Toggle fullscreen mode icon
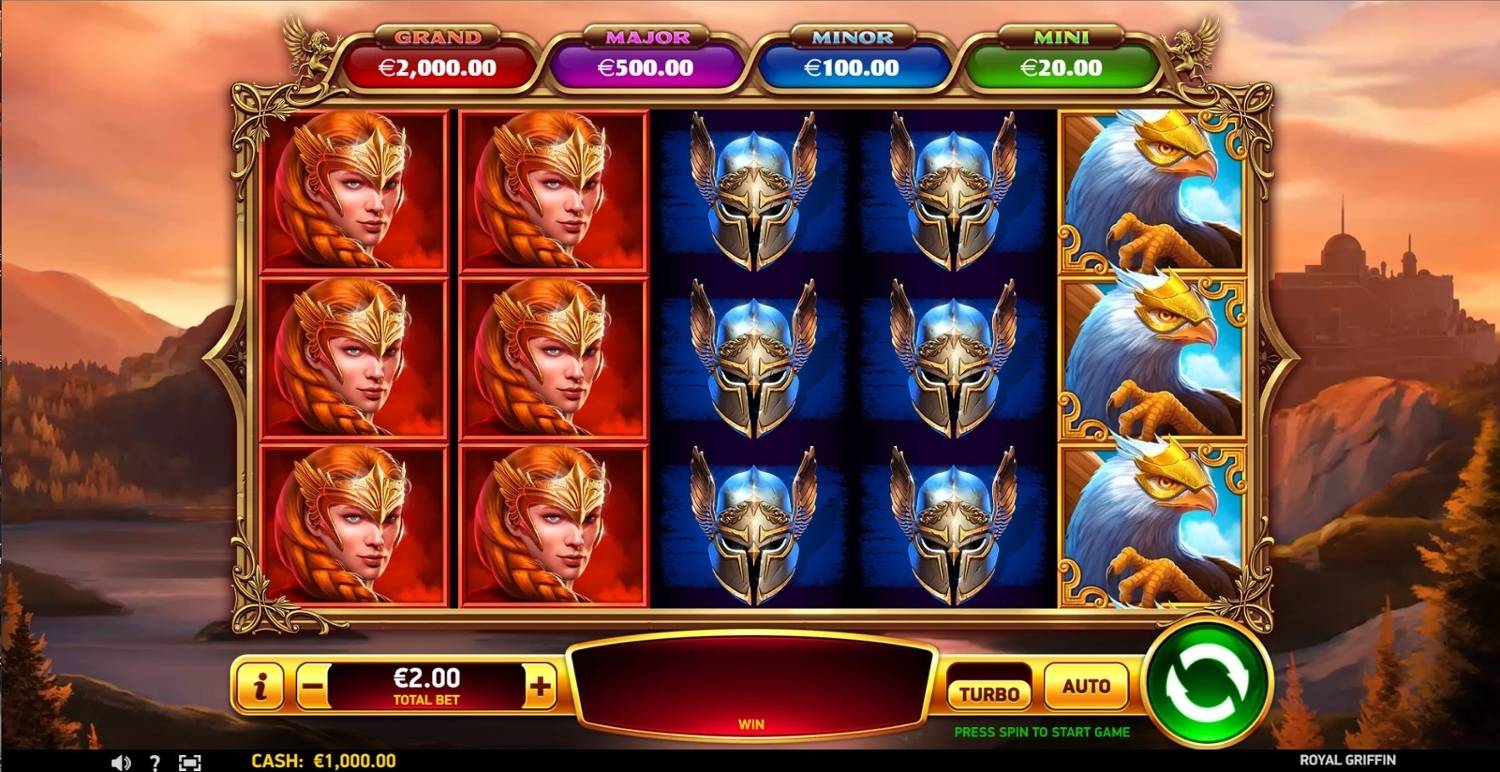 pos(190,762)
